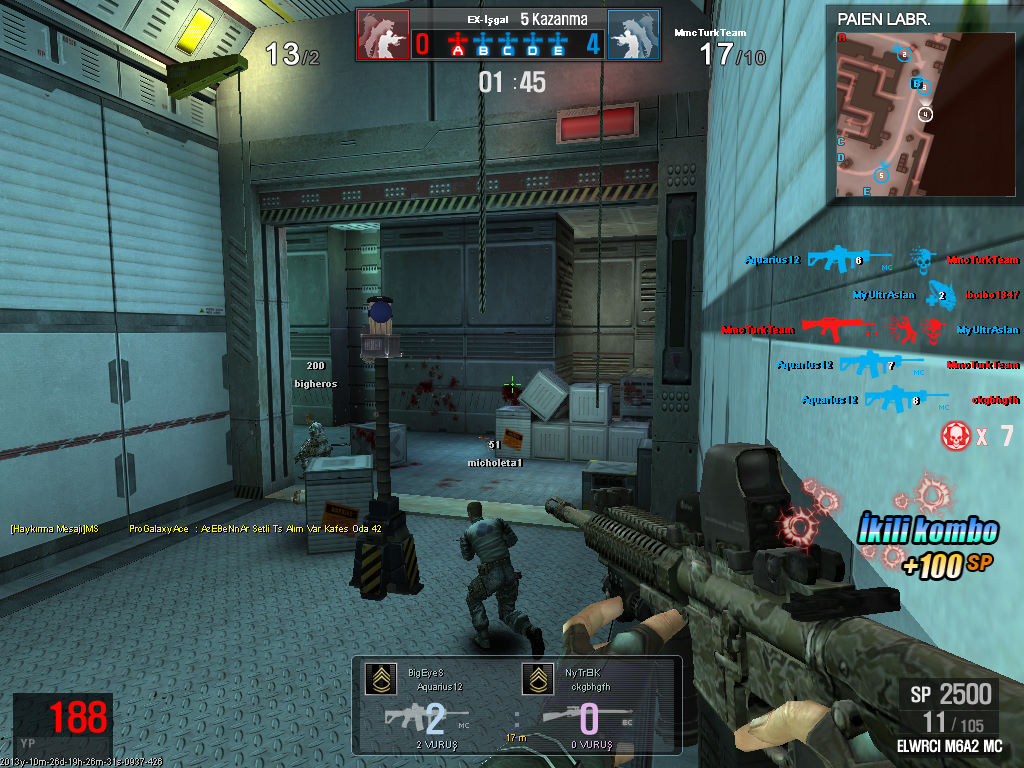Screen dimensions: 1024x768
Task: Click capture point A indicator
Action: 458,44
